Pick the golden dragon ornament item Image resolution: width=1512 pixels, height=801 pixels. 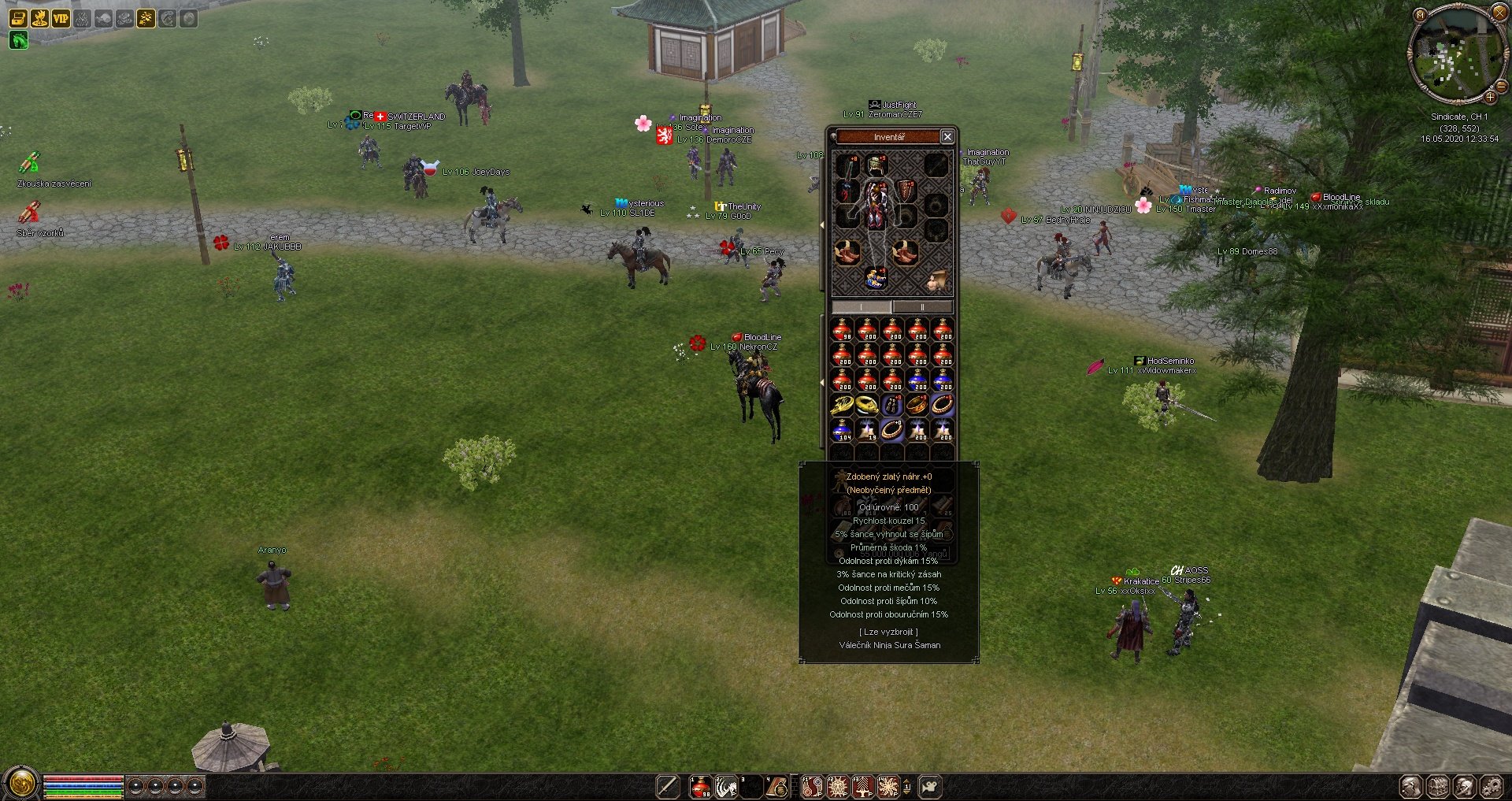pyautogui.click(x=842, y=405)
